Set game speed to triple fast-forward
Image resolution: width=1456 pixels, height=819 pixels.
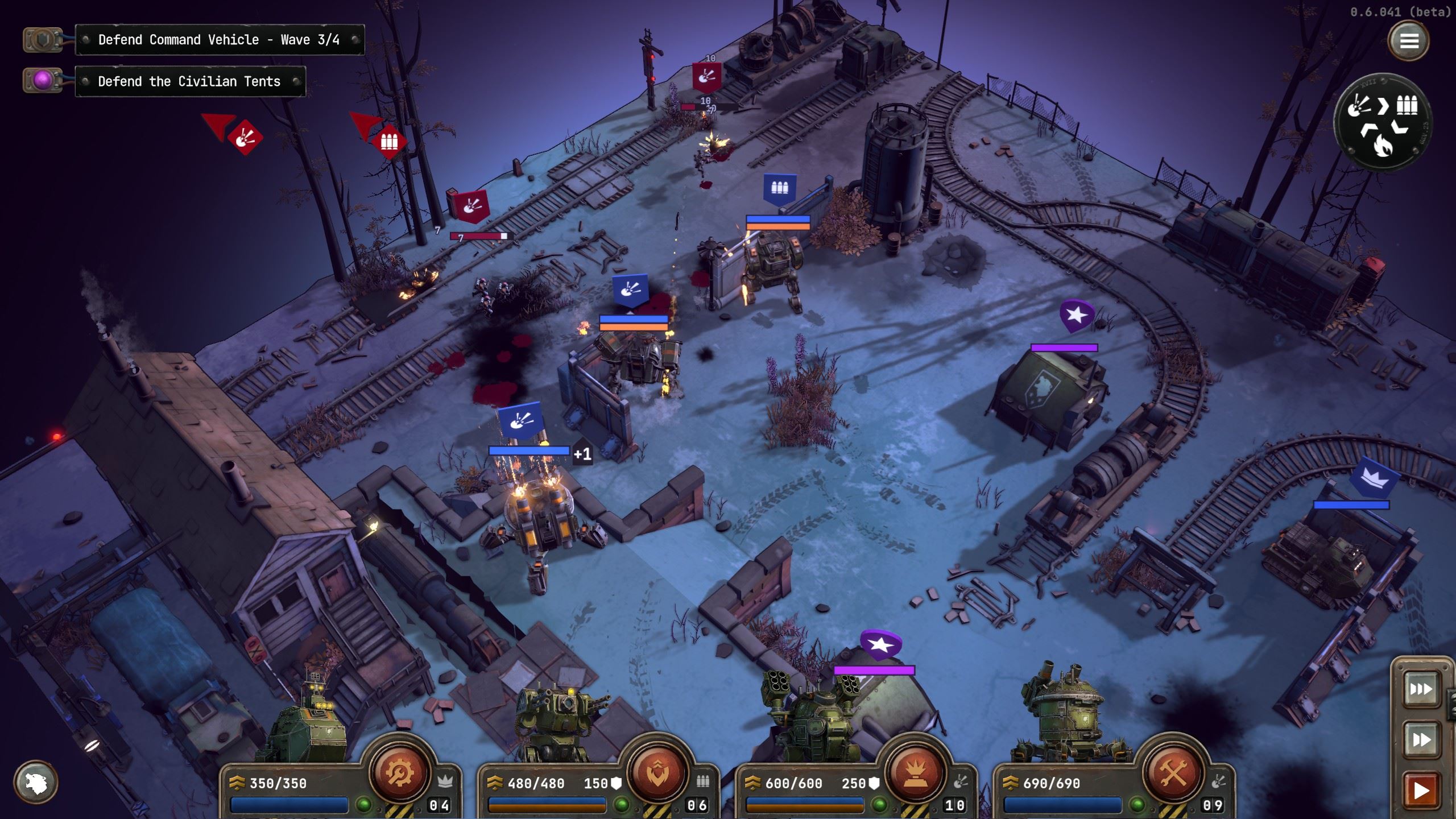1420,690
